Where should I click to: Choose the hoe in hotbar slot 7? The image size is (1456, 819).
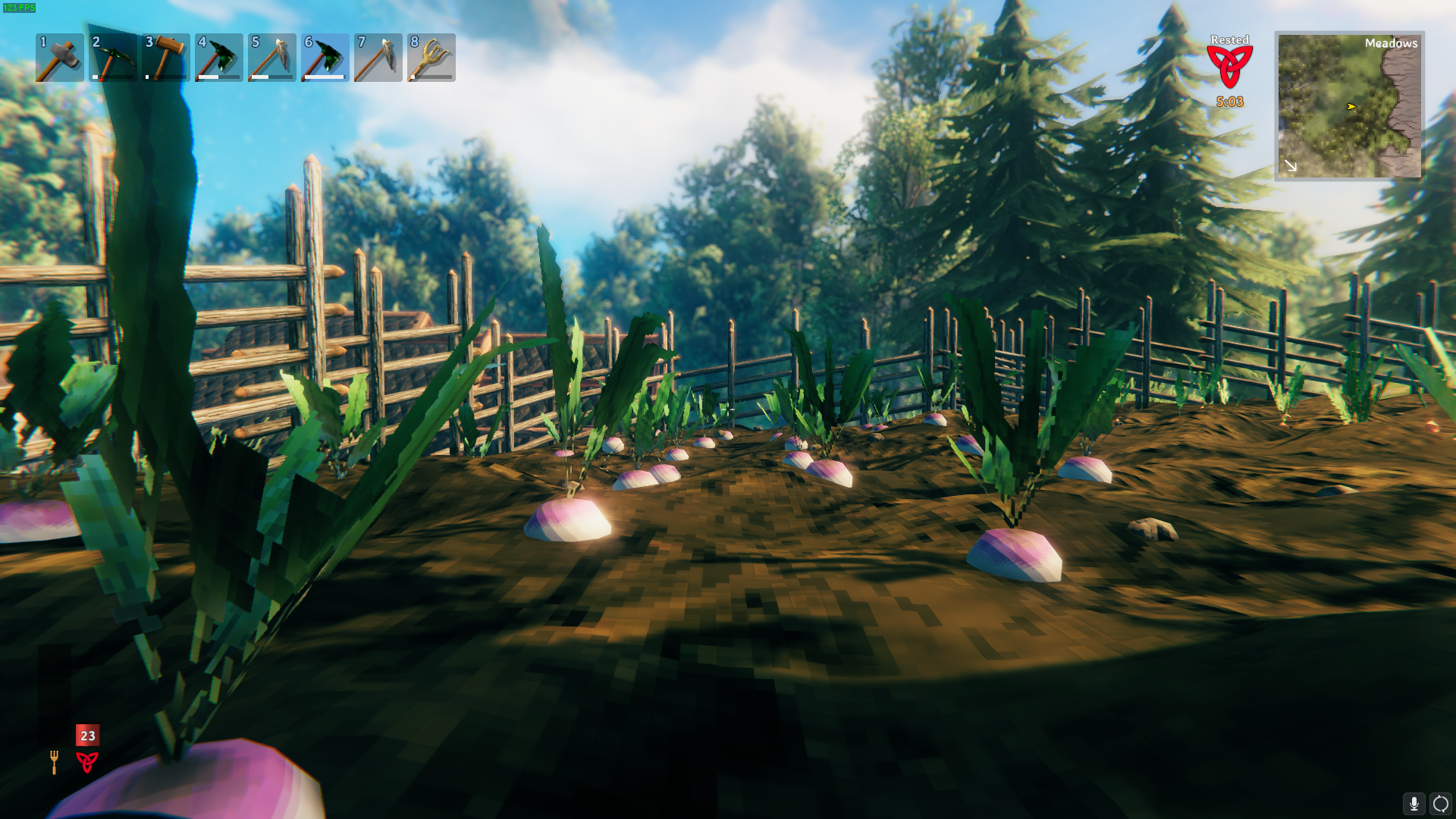pos(378,58)
